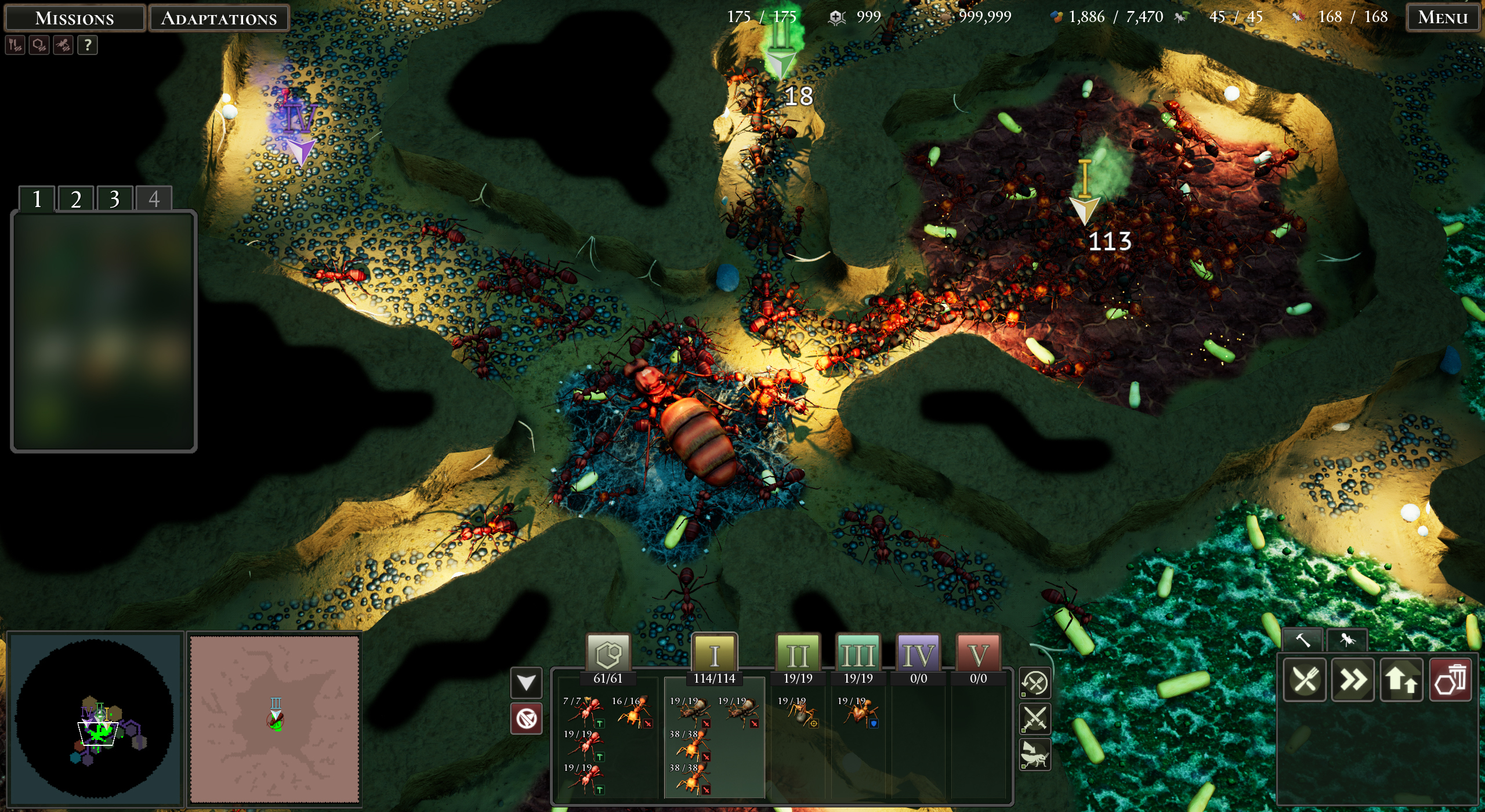Click the double chevron speed button
The height and width of the screenshot is (812, 1485).
pyautogui.click(x=1353, y=680)
